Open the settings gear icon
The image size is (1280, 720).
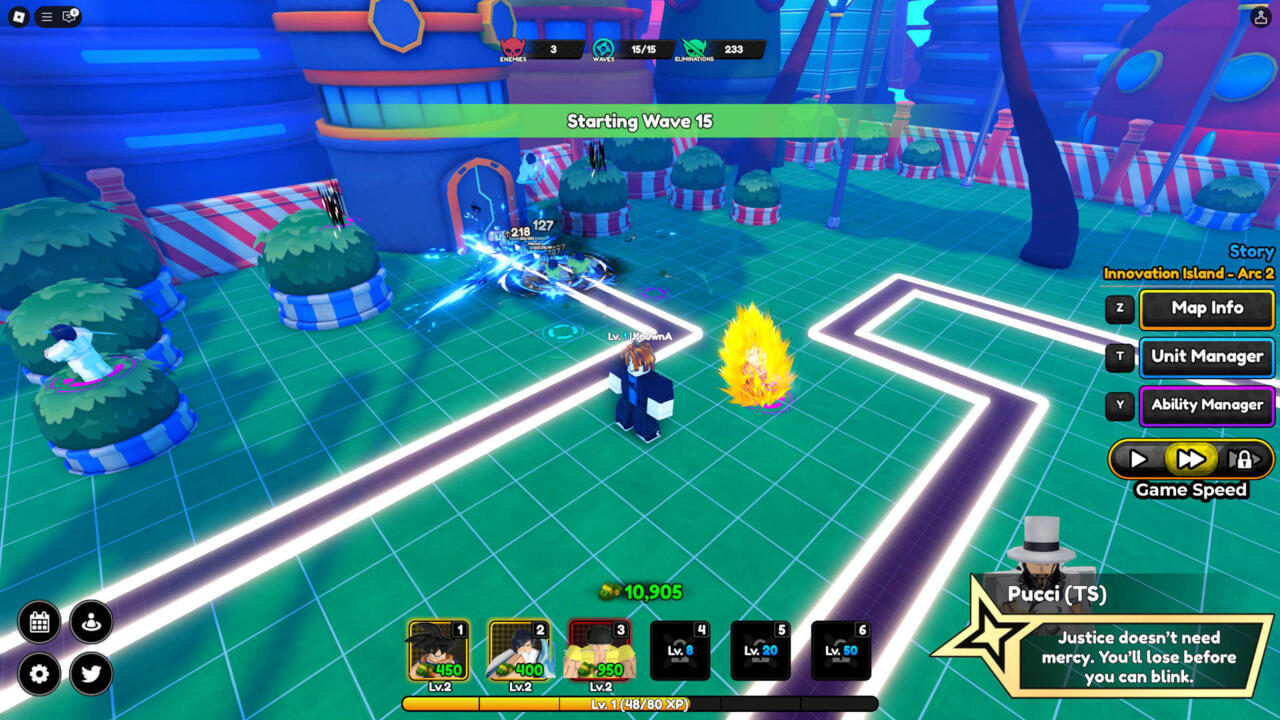pos(38,675)
